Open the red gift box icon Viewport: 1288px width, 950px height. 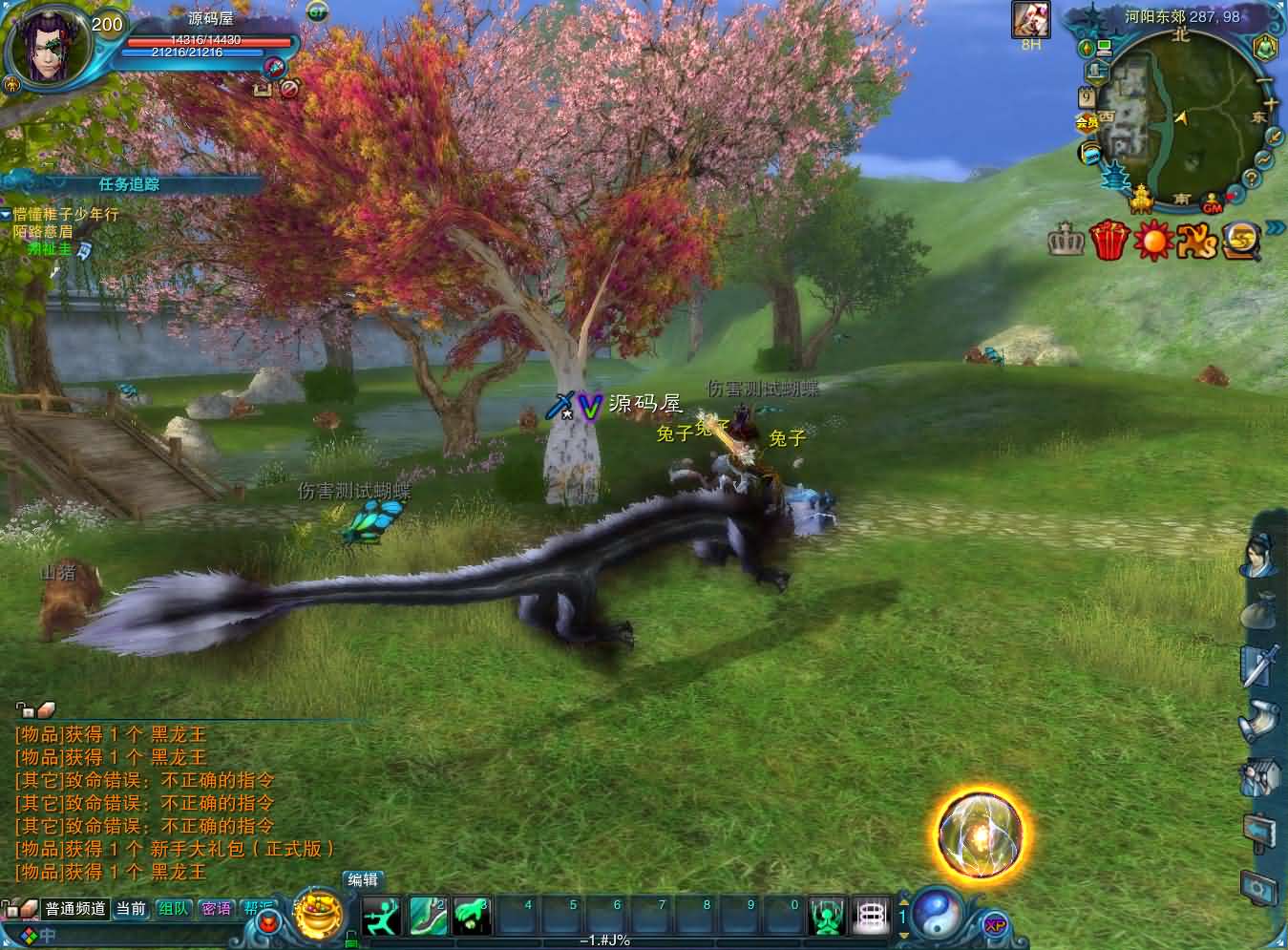point(1109,240)
